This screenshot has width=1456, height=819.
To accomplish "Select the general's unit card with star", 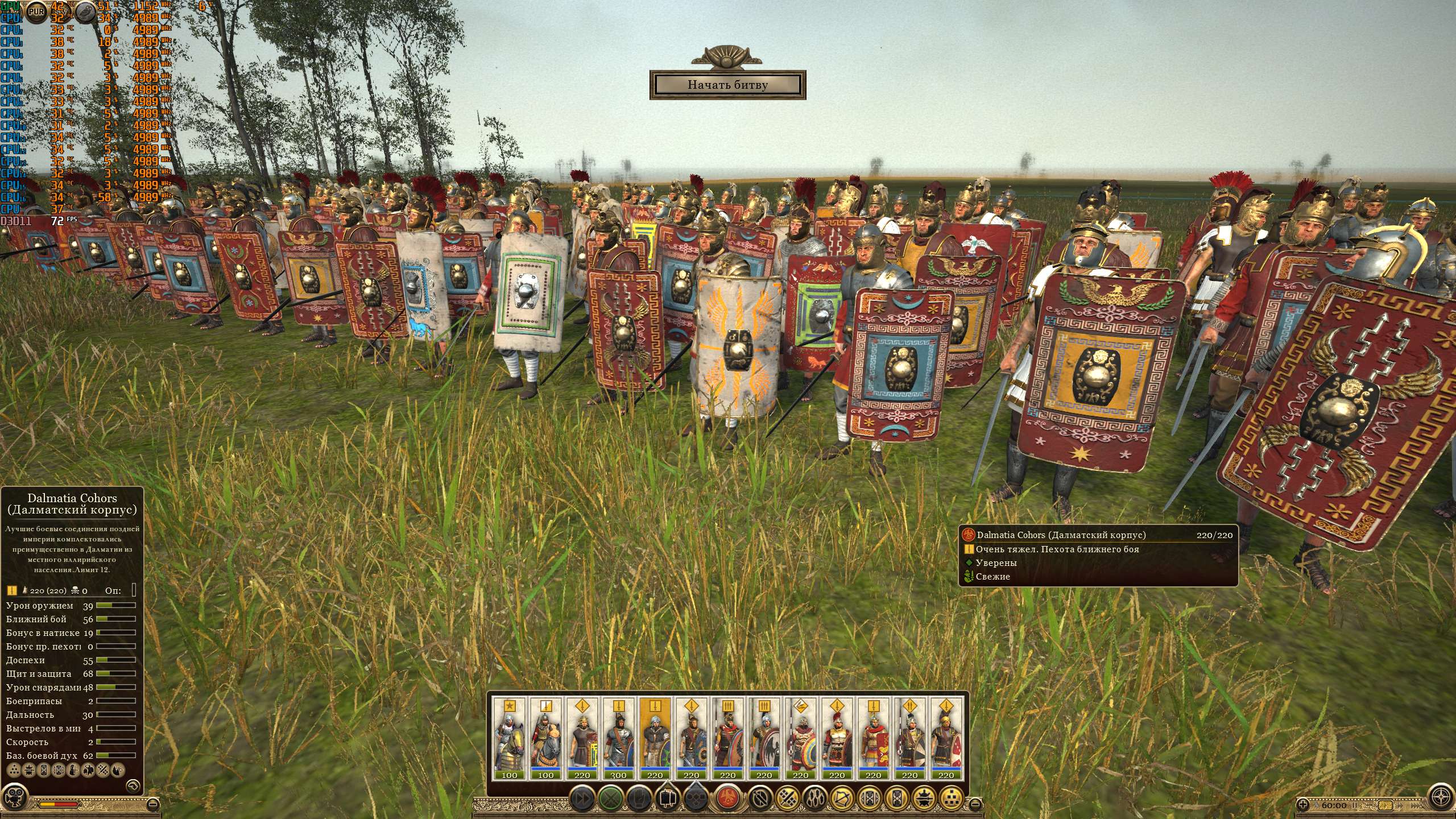I will point(510,738).
